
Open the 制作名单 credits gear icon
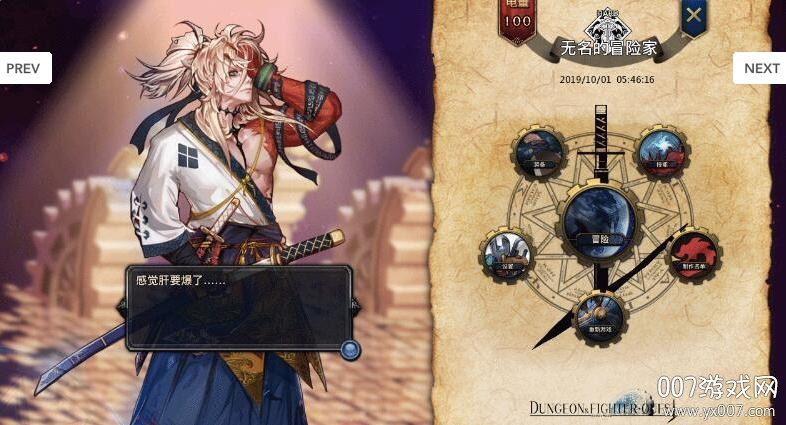(691, 251)
